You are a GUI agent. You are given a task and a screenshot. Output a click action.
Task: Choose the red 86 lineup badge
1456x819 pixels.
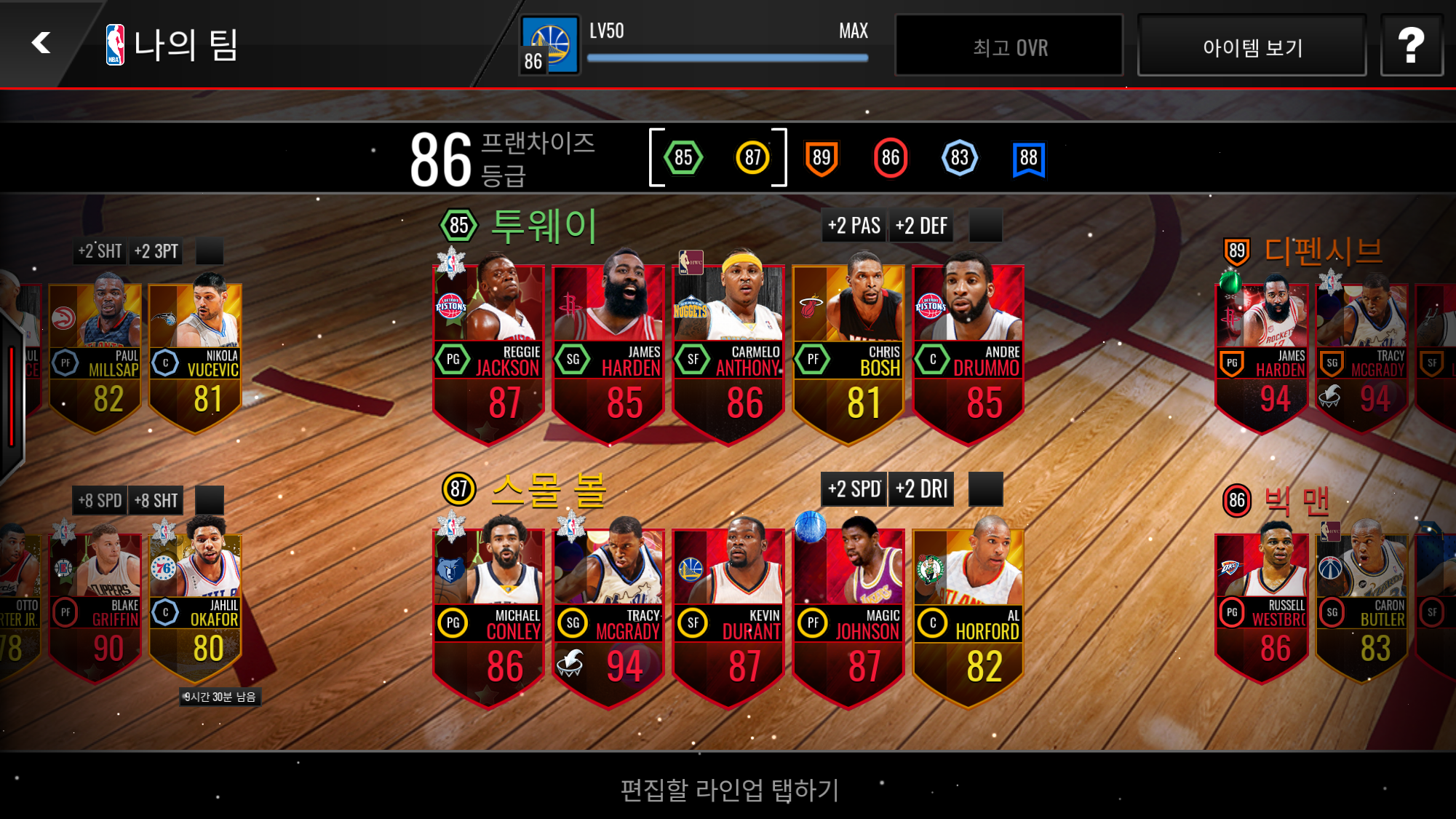click(891, 157)
